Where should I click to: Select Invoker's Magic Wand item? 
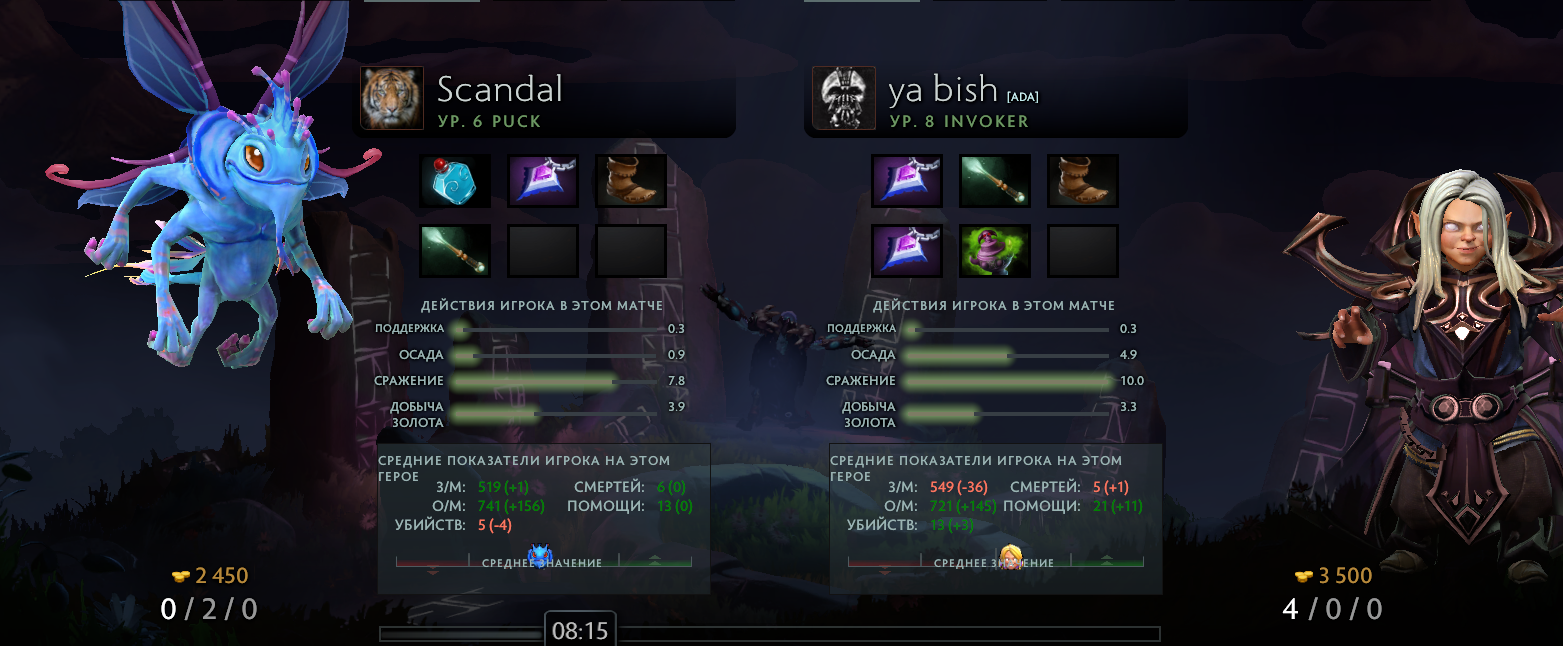tap(995, 181)
